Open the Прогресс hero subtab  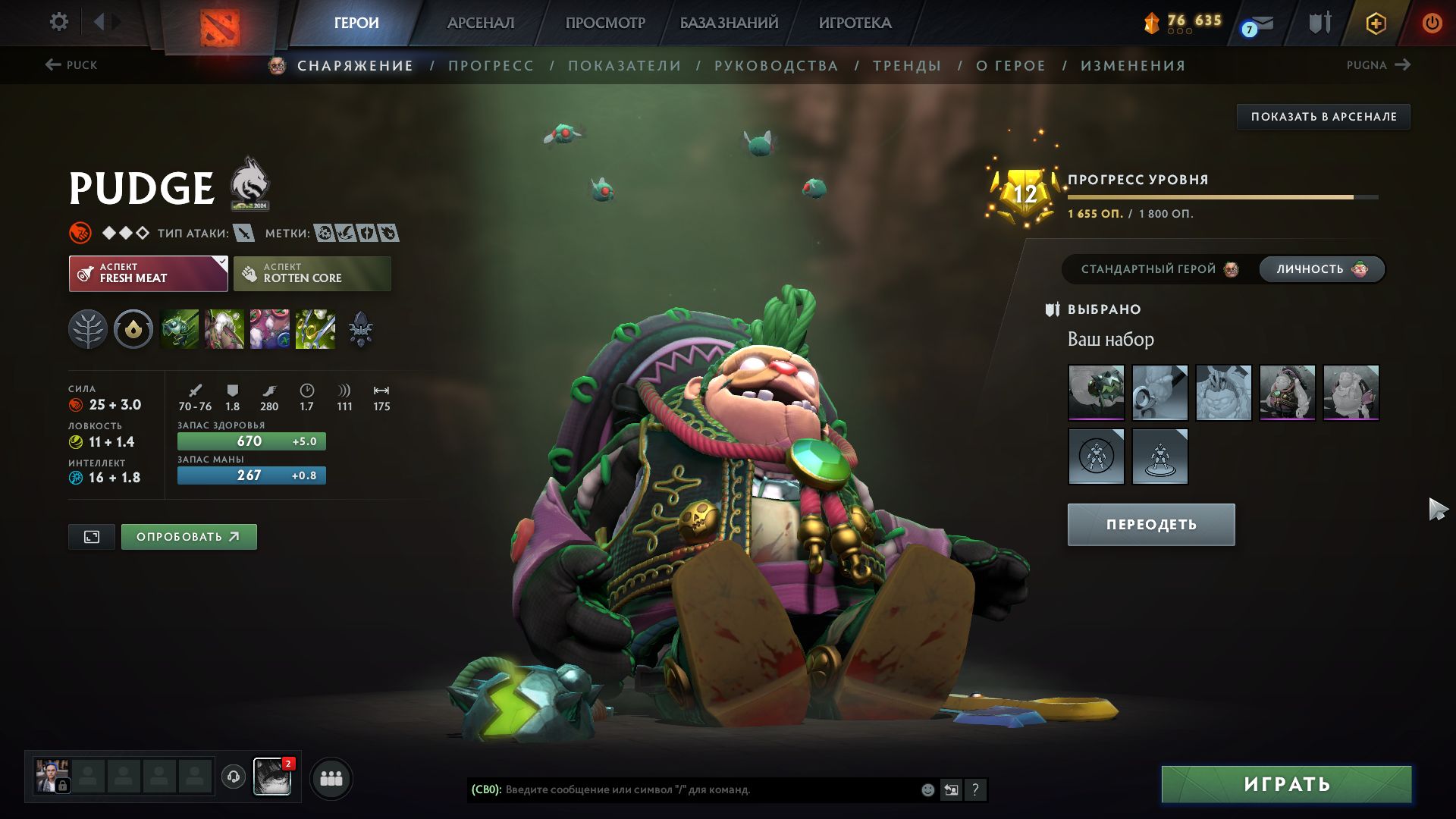point(491,66)
